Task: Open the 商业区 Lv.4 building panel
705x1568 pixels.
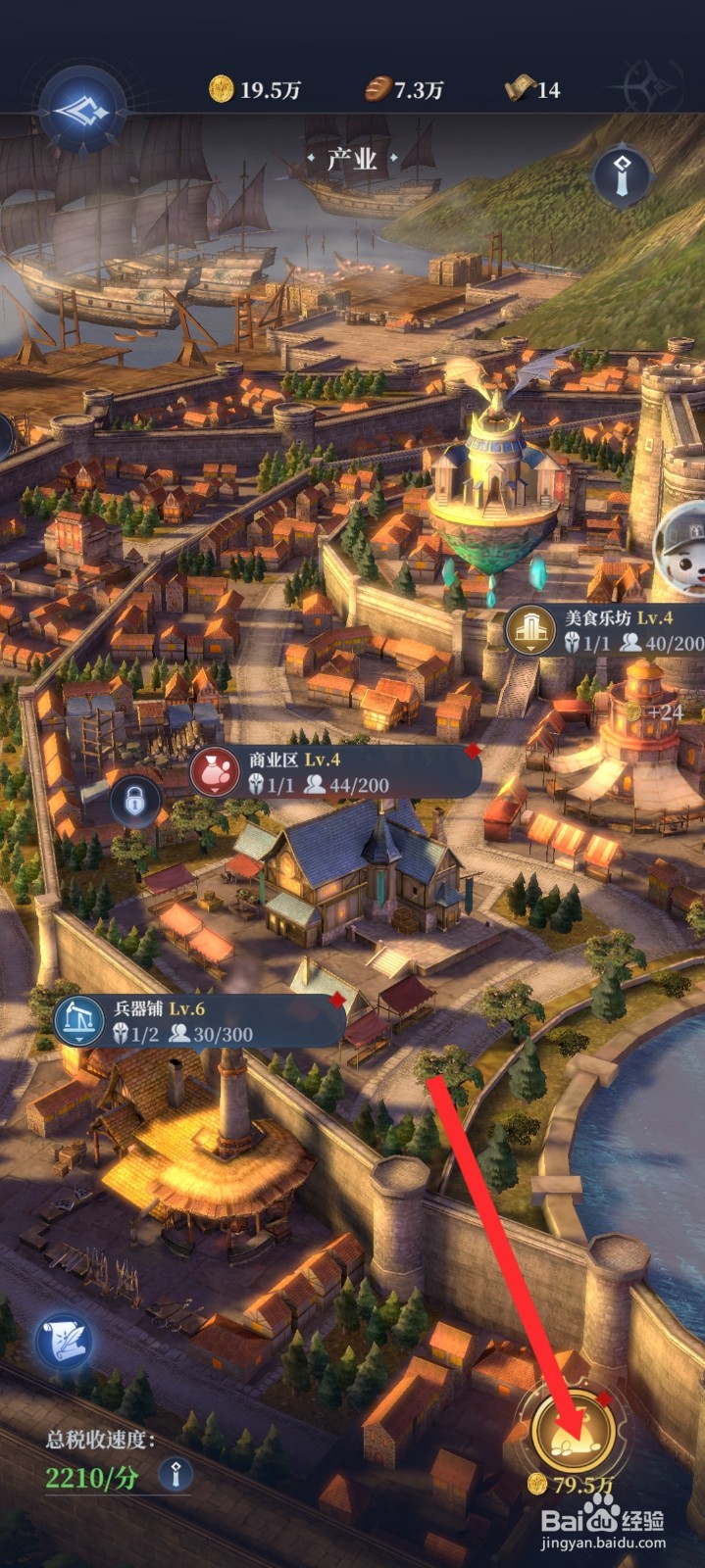Action: [x=333, y=771]
